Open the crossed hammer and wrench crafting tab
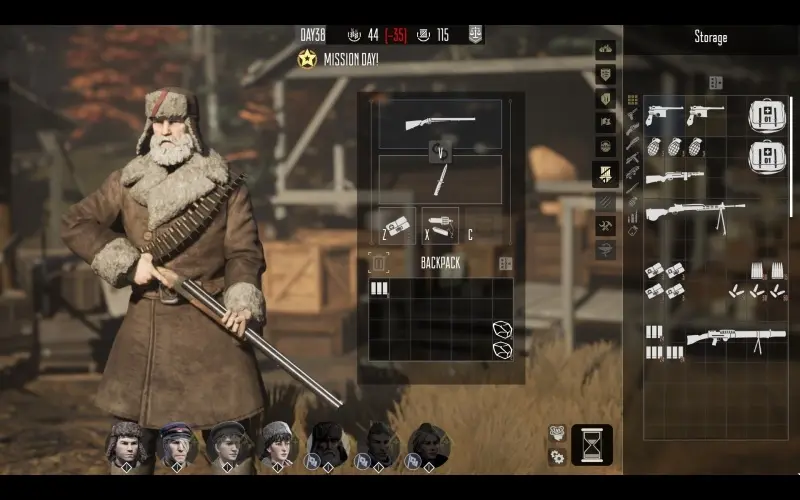 point(605,226)
